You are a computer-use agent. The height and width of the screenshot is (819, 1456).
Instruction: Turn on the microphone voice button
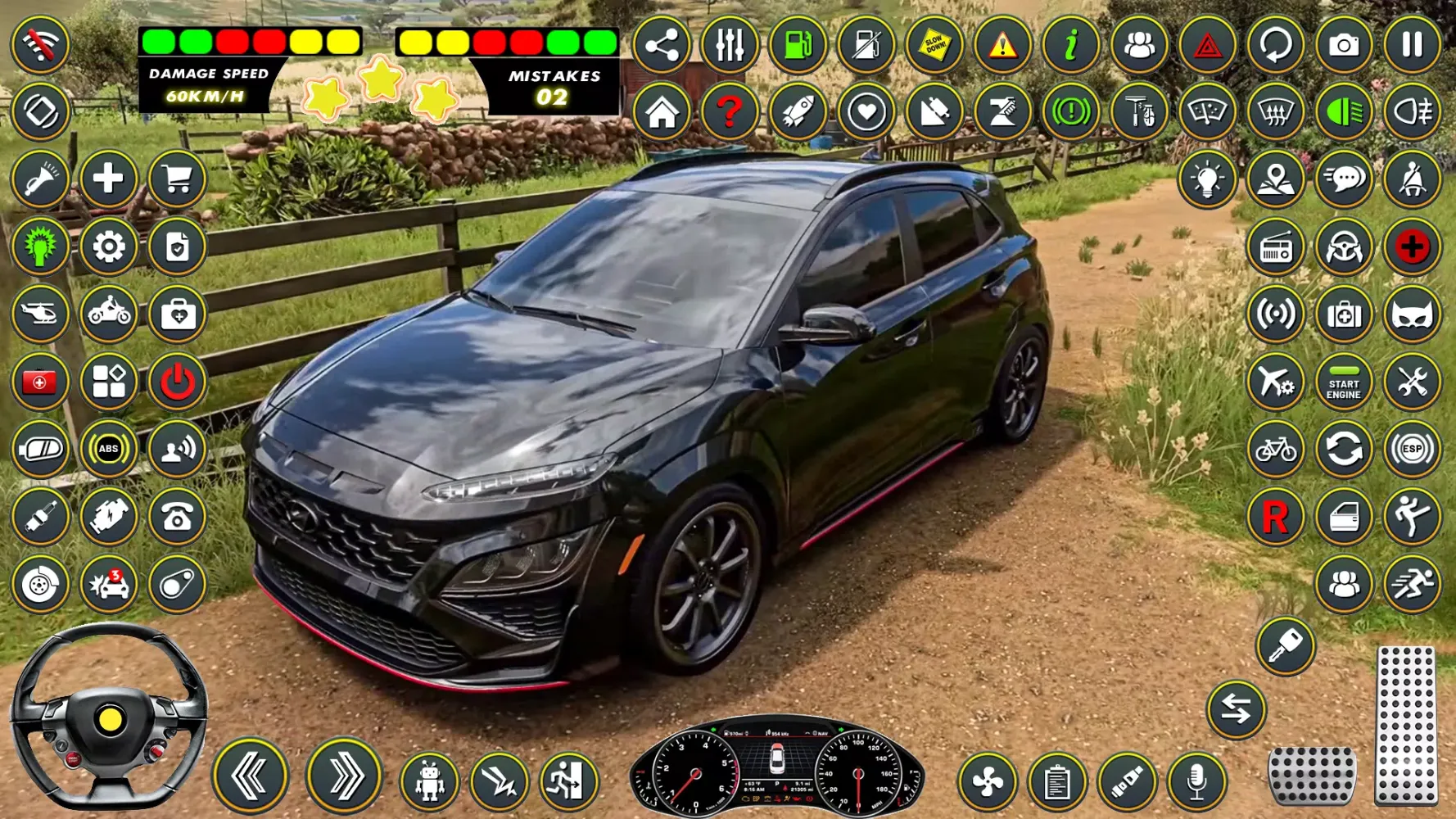point(1196,782)
